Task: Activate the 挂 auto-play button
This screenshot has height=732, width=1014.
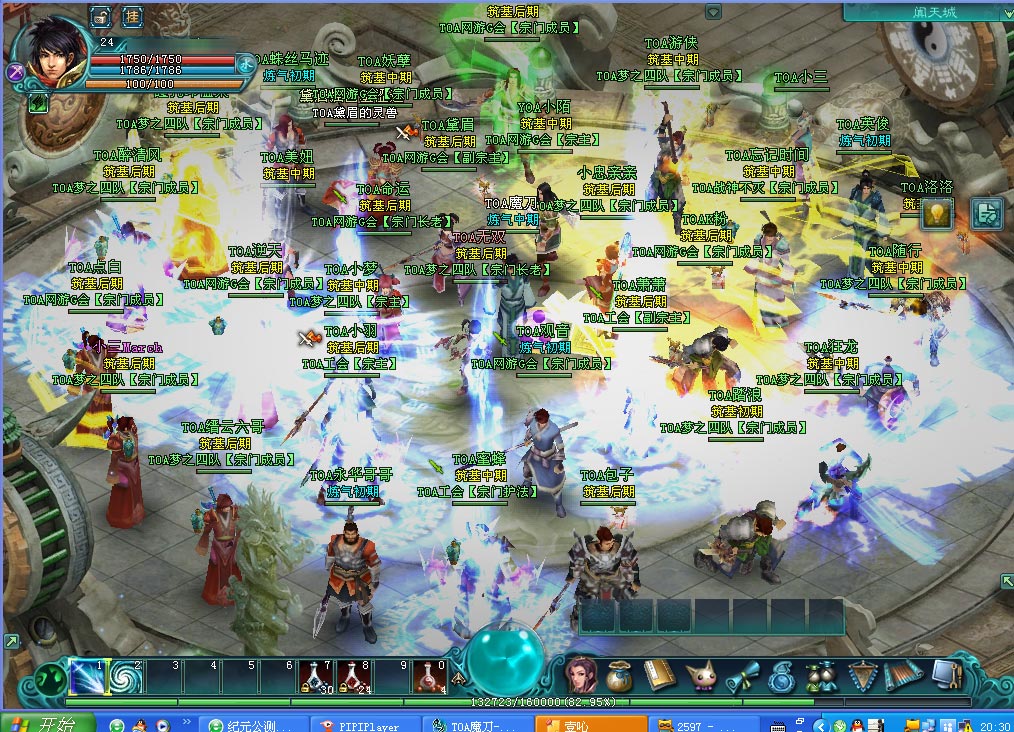Action: tap(132, 16)
